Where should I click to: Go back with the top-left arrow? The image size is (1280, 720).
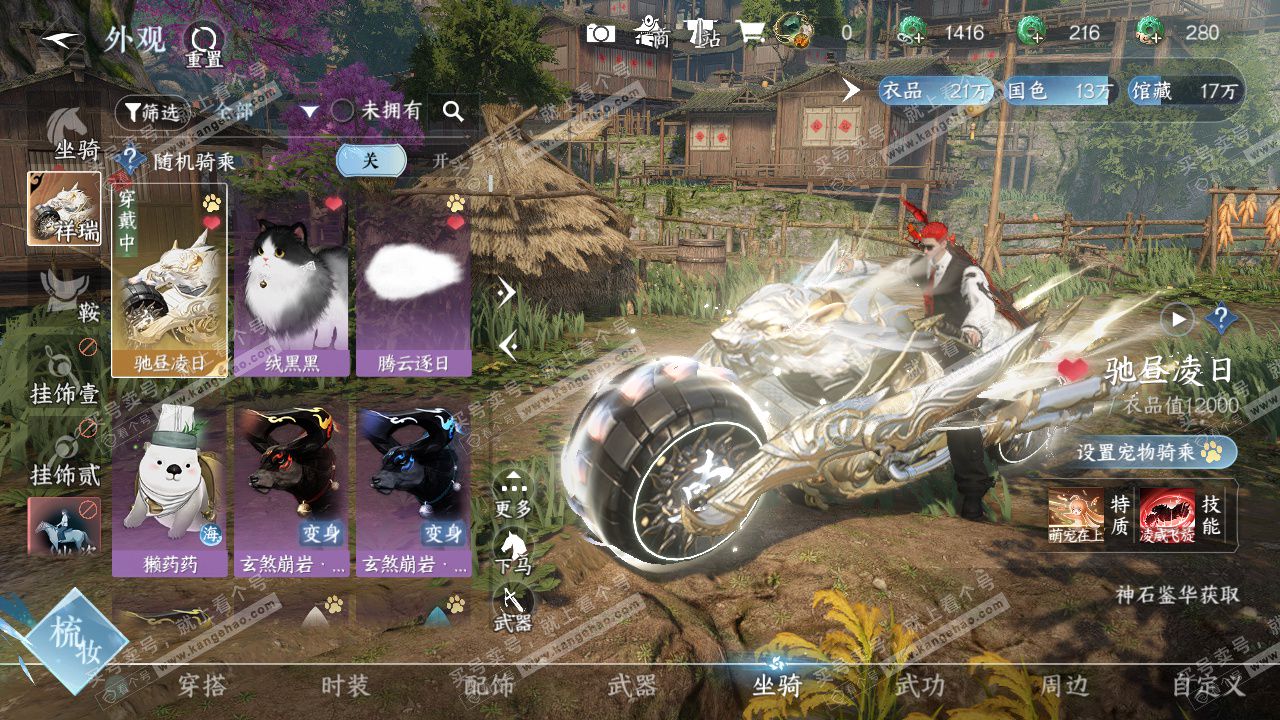coord(61,39)
